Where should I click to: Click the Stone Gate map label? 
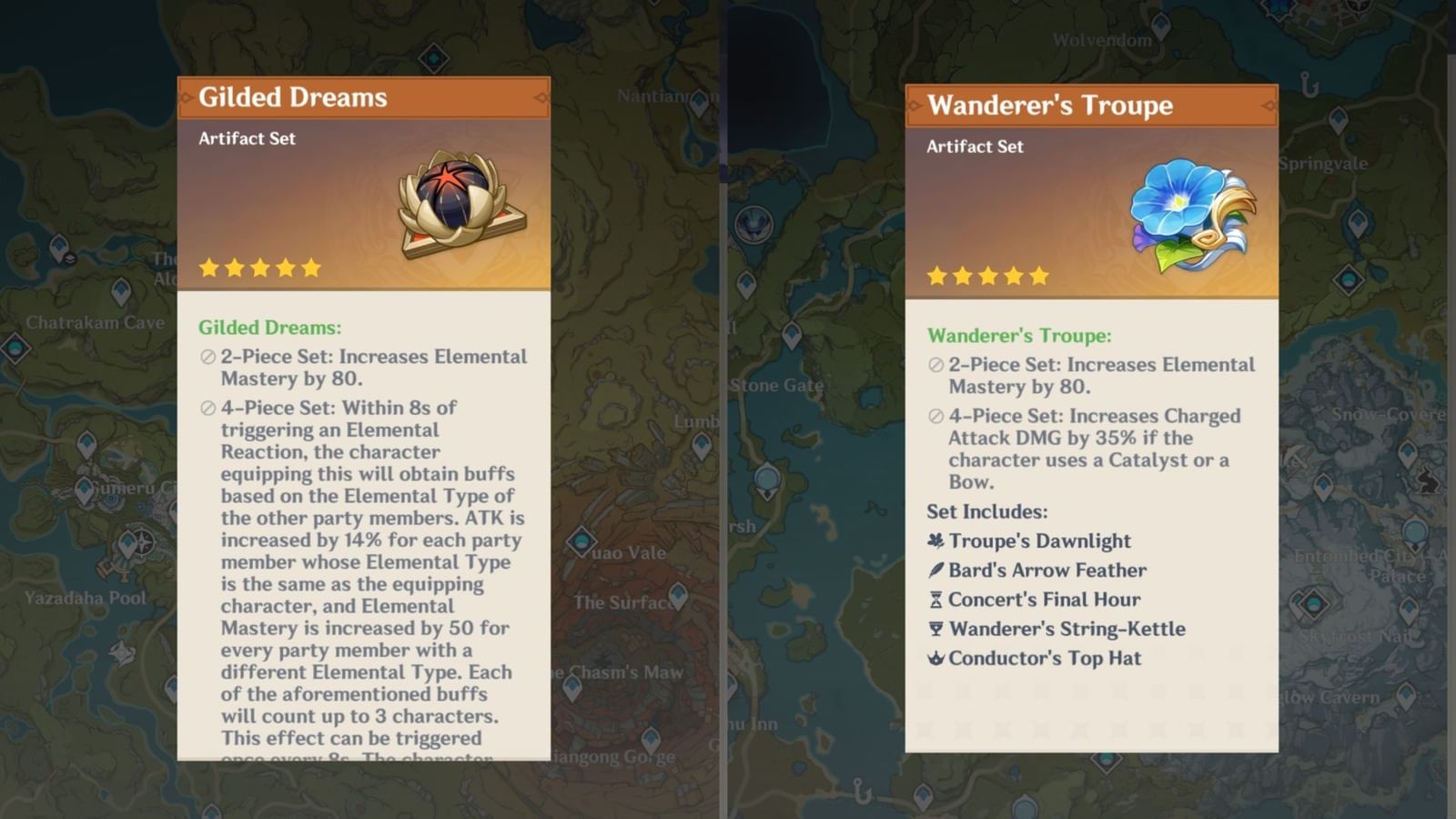[x=777, y=386]
